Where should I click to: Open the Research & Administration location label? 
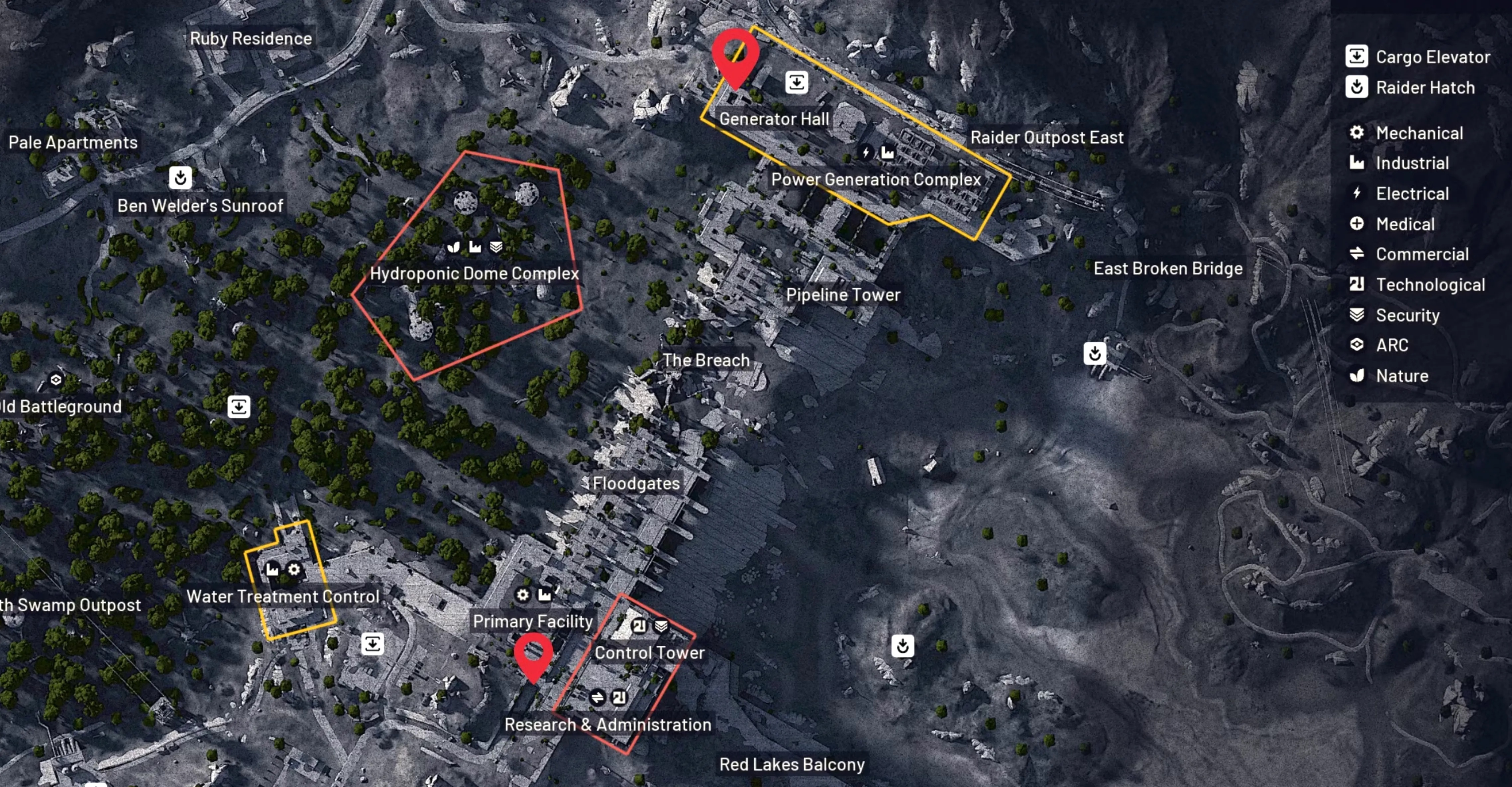pyautogui.click(x=607, y=725)
